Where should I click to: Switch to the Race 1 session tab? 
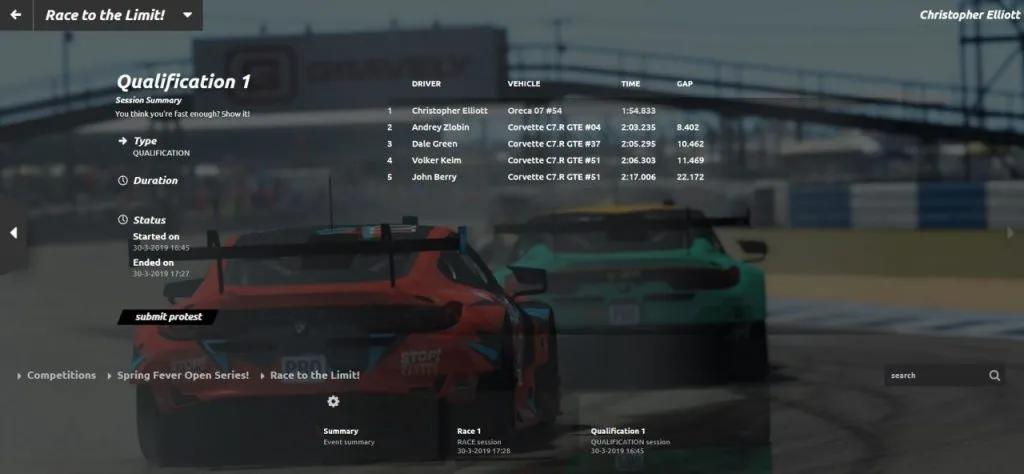pos(483,436)
